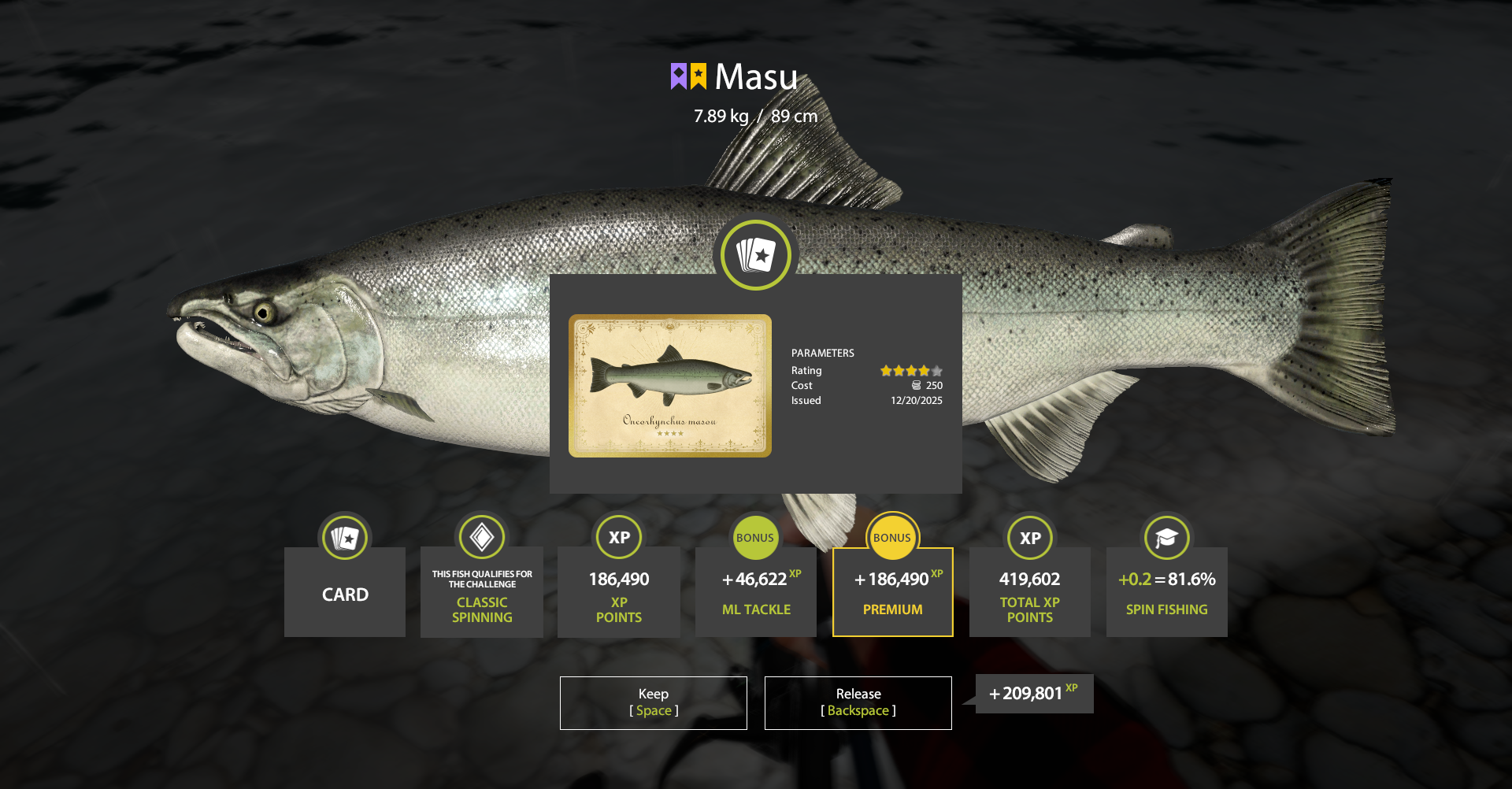Click the Total XP Points icon
Viewport: 1512px width, 789px height.
pos(1029,537)
